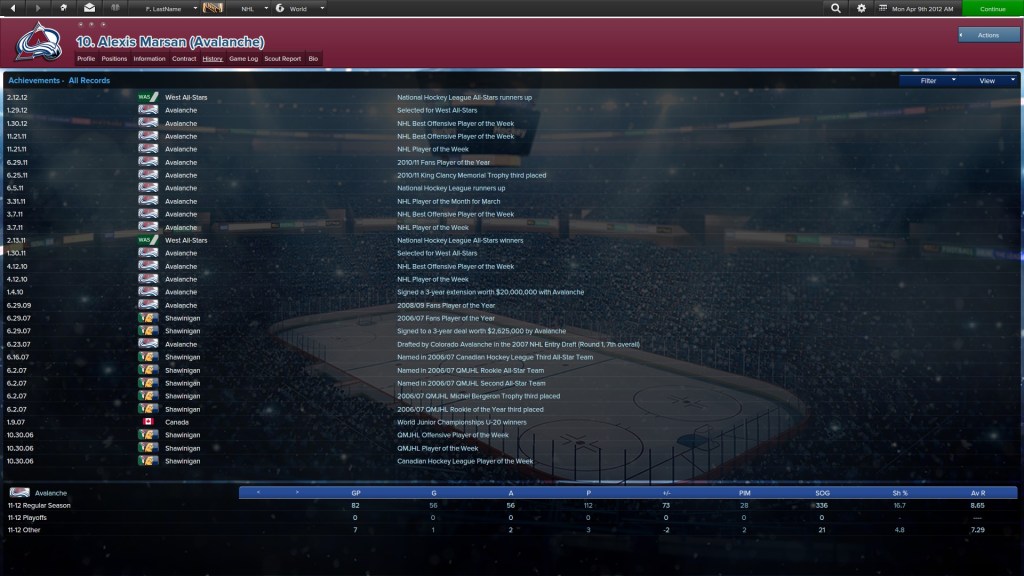Open the mail inbox envelope icon
The height and width of the screenshot is (576, 1024).
[88, 8]
